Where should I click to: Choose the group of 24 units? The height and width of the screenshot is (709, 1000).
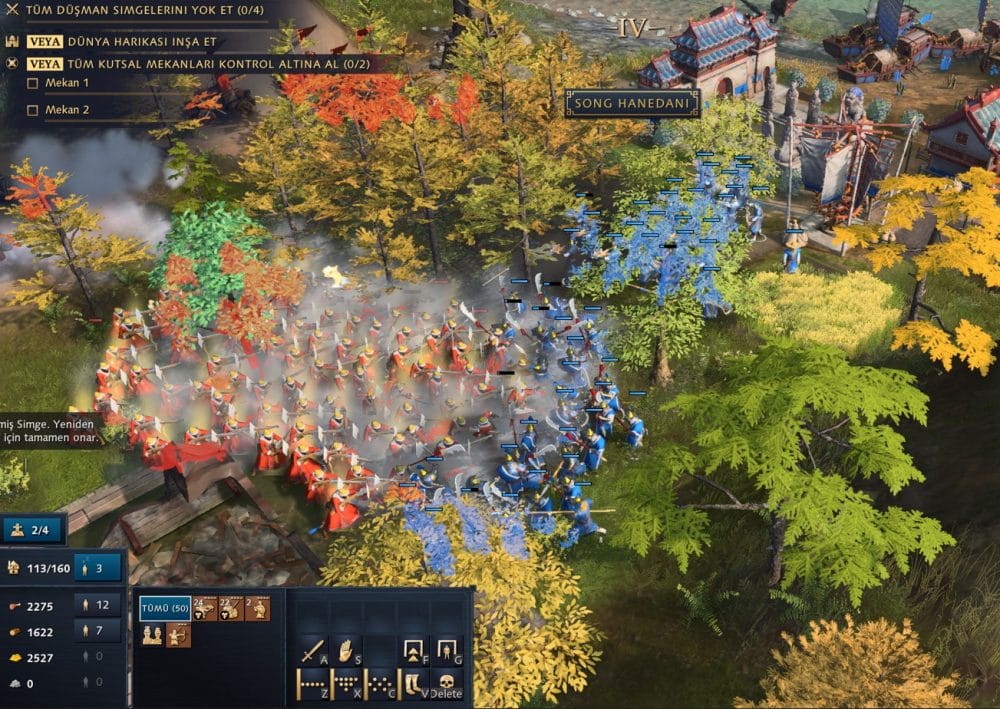point(205,609)
